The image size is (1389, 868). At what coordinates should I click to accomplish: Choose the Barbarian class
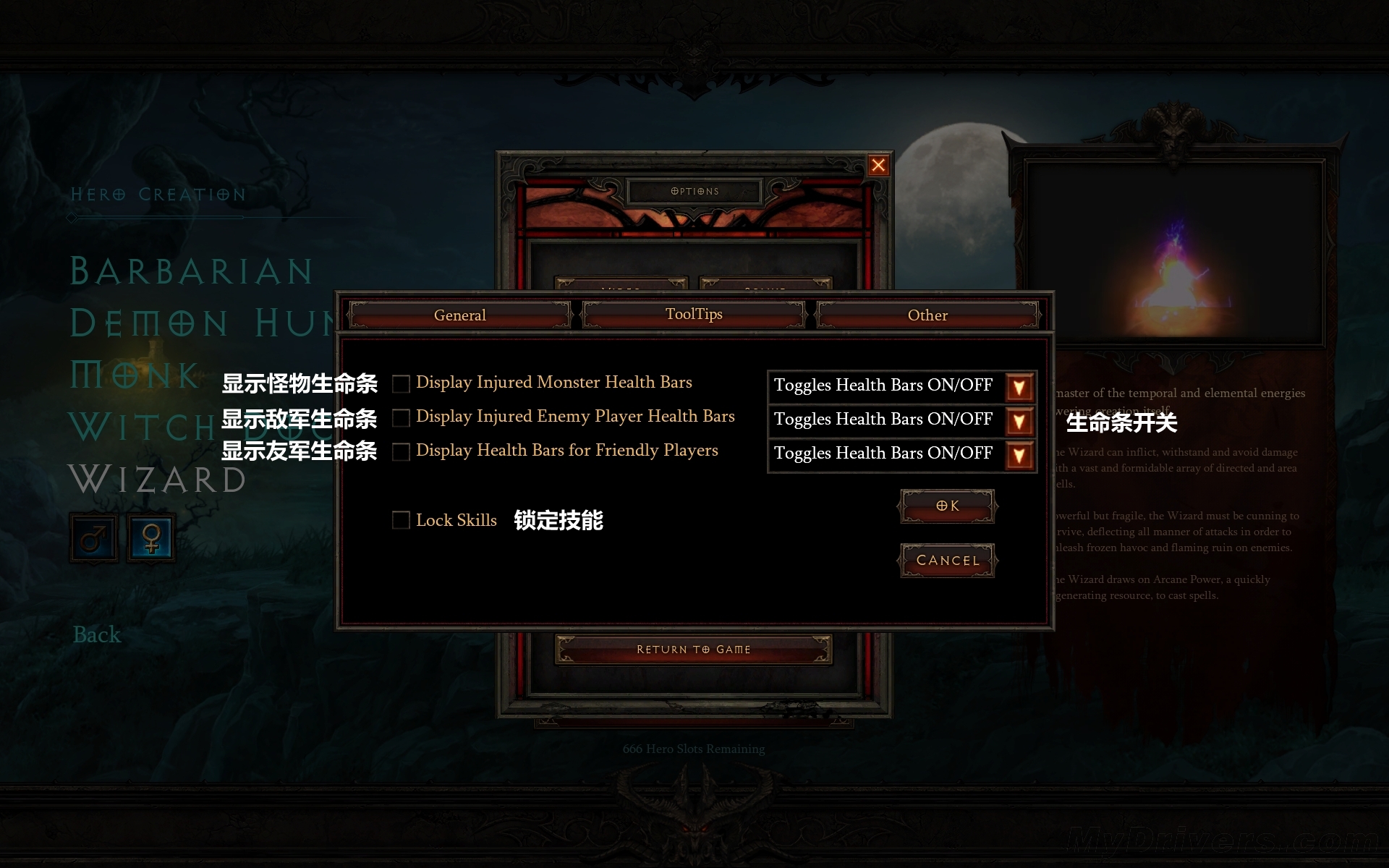[191, 272]
